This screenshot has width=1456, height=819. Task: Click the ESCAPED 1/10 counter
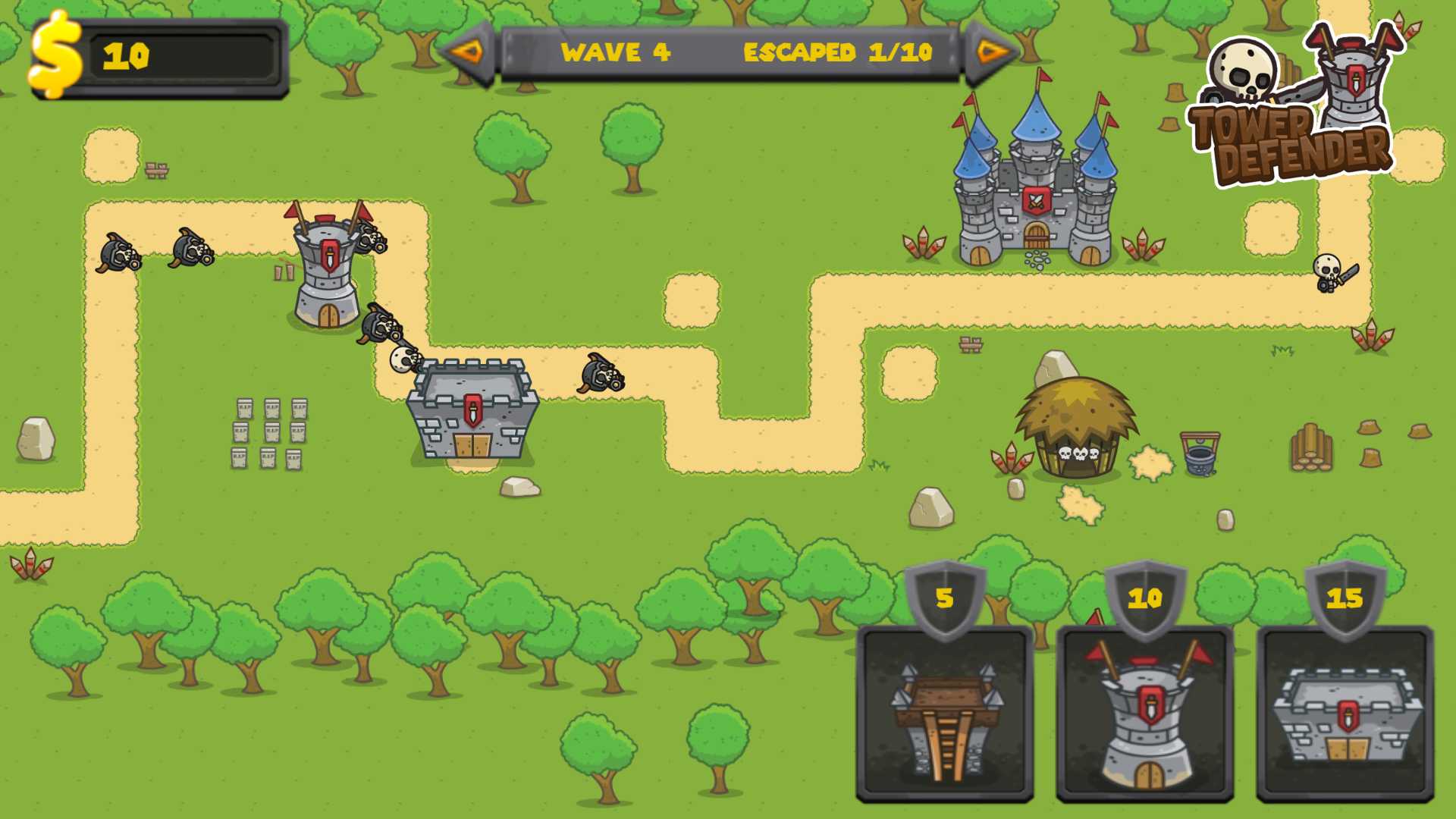(838, 53)
